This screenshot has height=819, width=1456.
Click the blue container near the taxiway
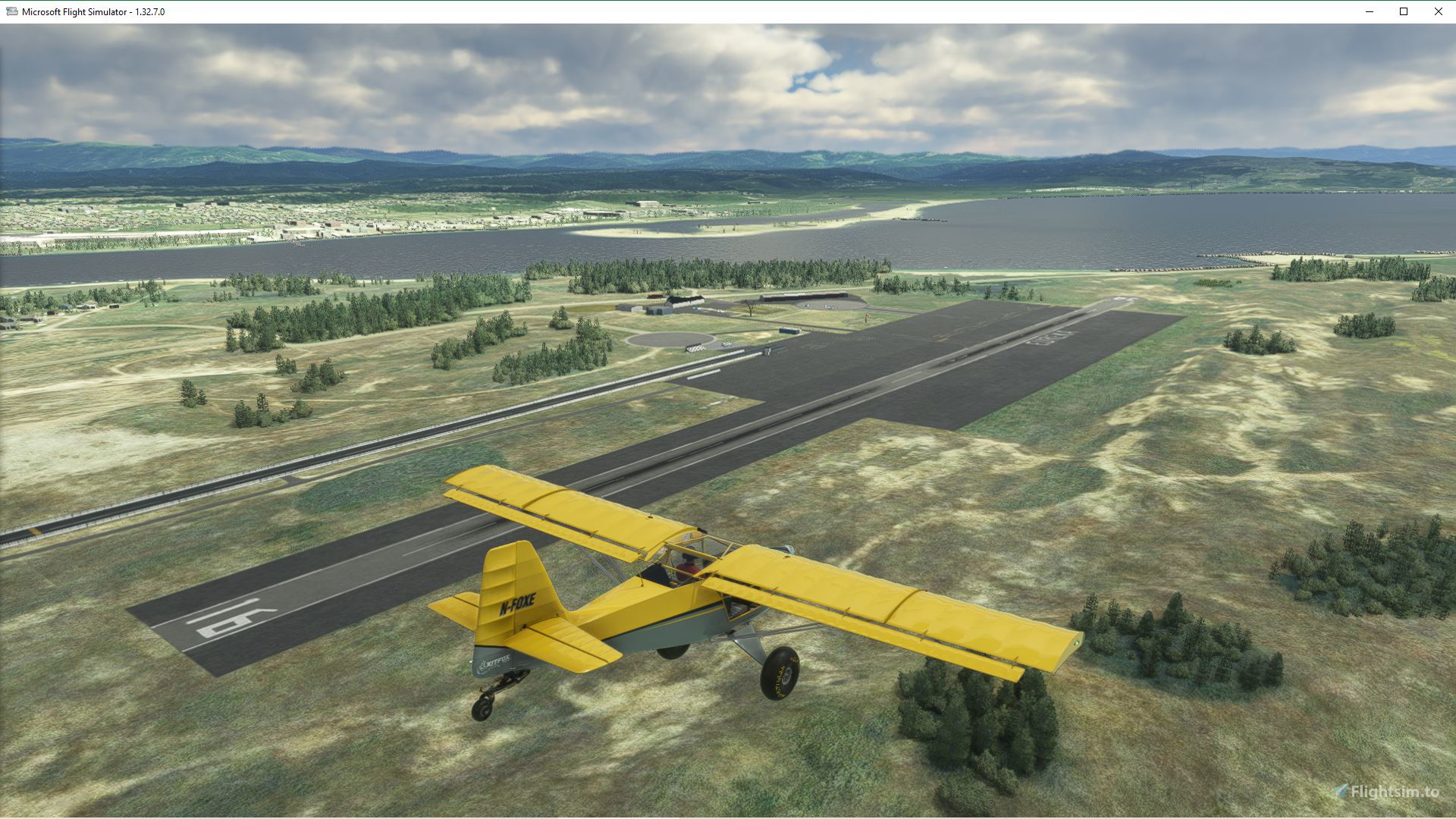pos(789,331)
